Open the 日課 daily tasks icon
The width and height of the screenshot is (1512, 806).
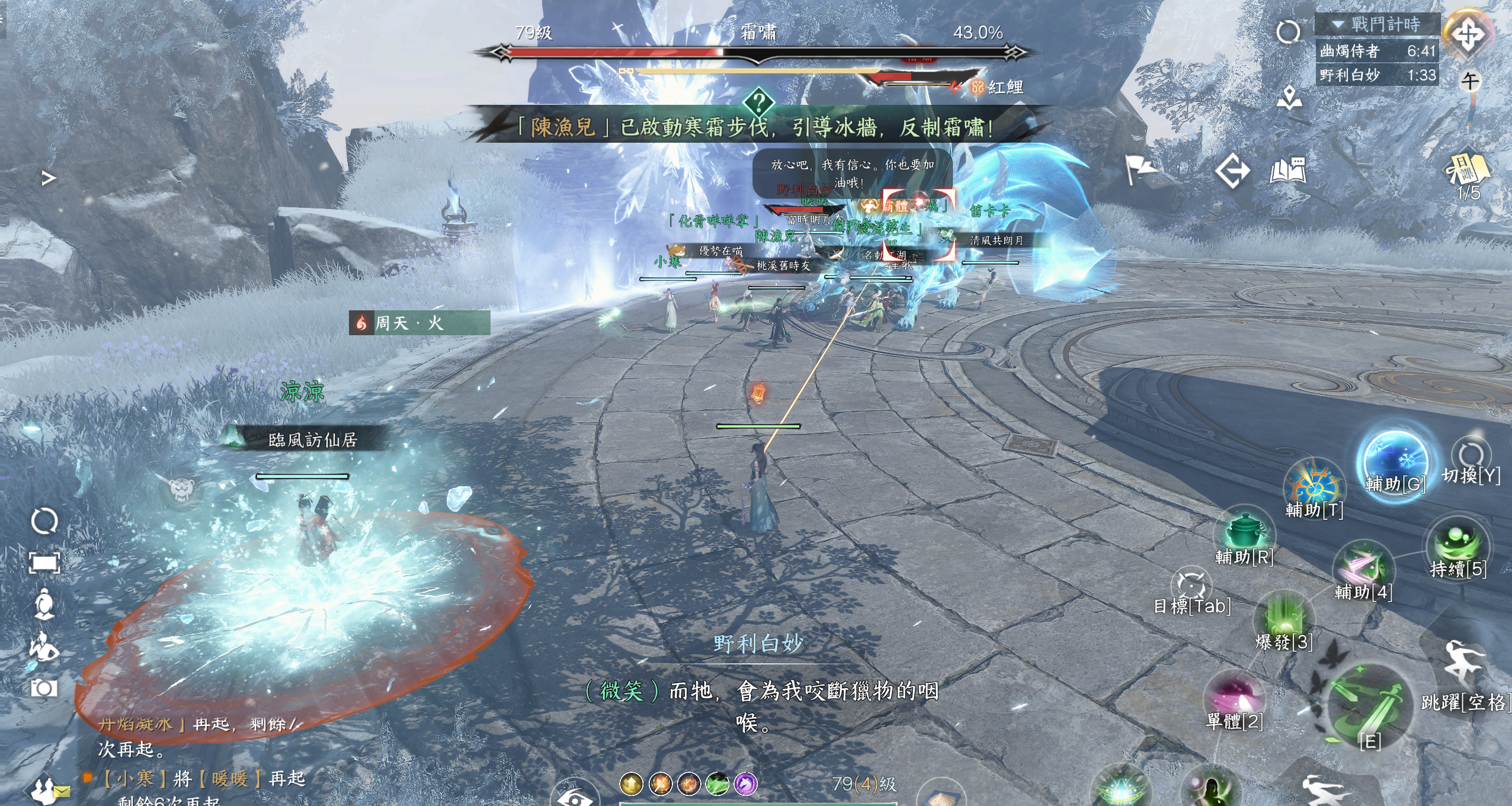(1468, 169)
